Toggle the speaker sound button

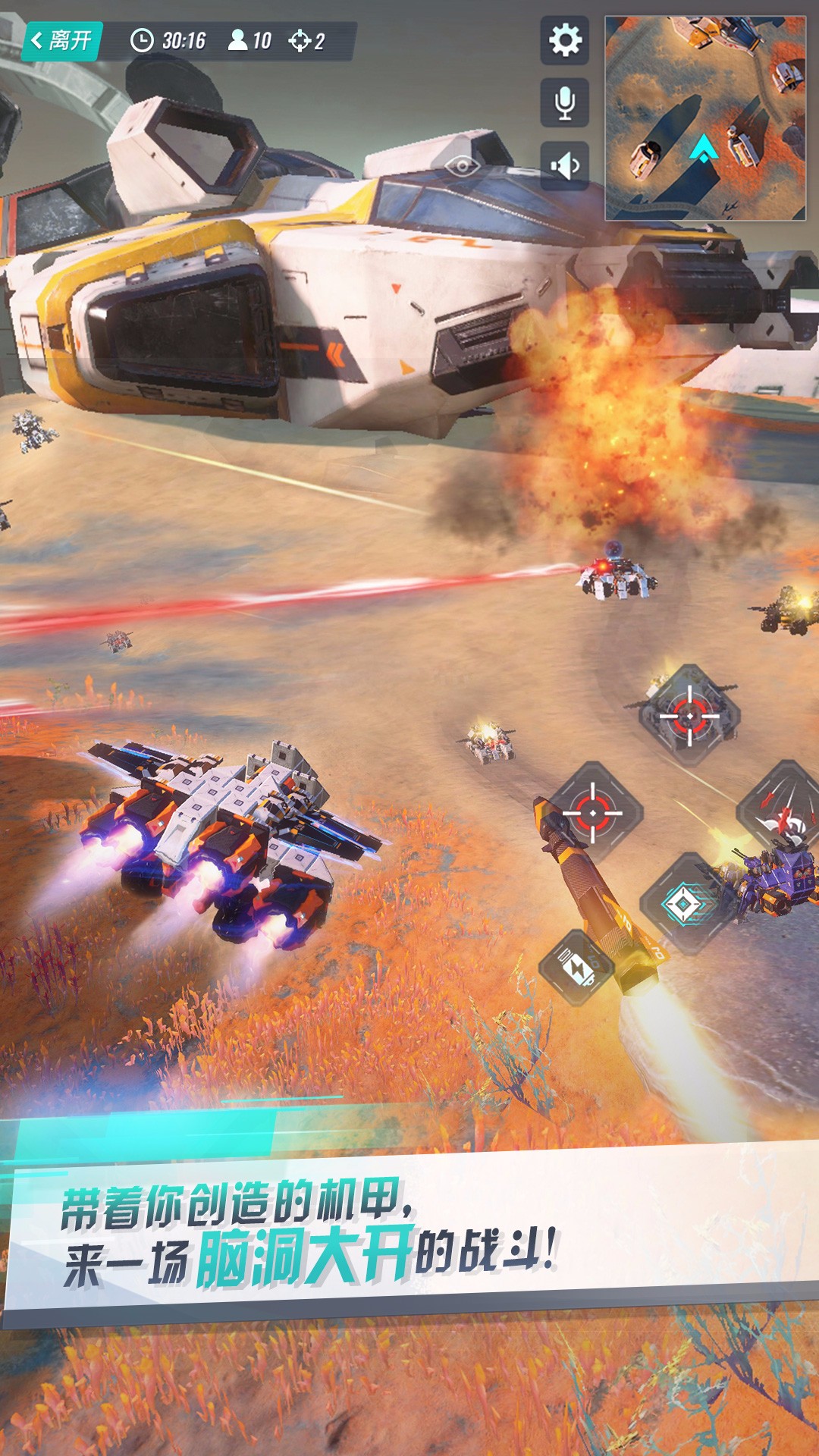[565, 165]
